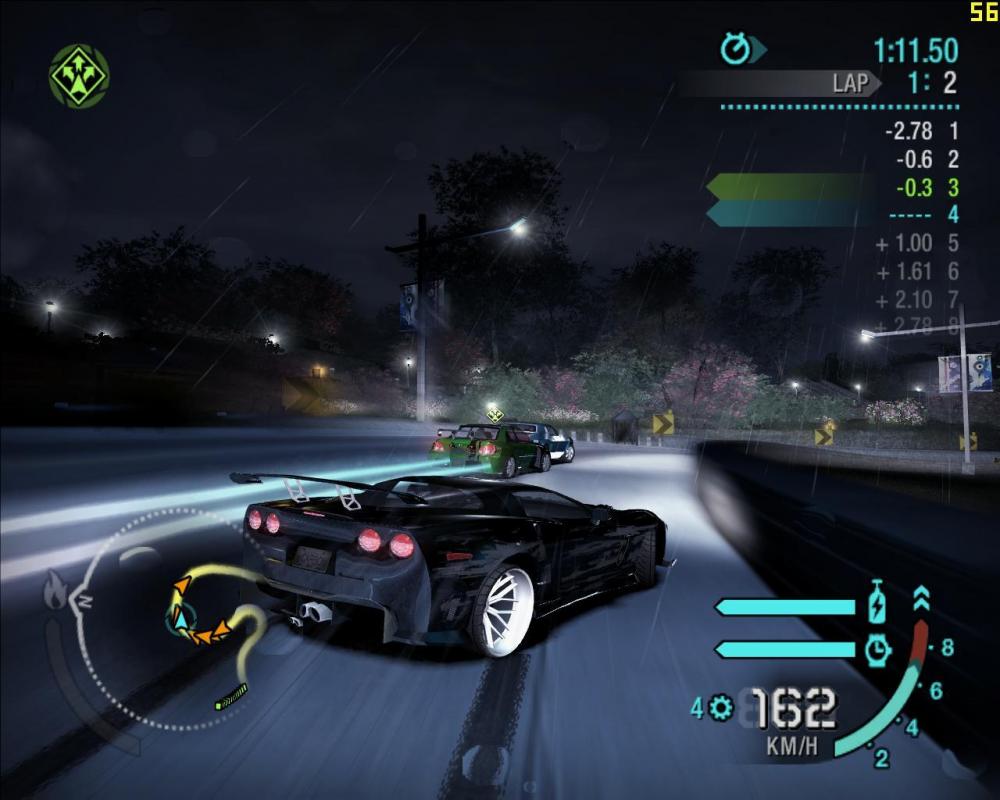Click the race timer stopwatch icon
The width and height of the screenshot is (1000, 800).
point(735,48)
